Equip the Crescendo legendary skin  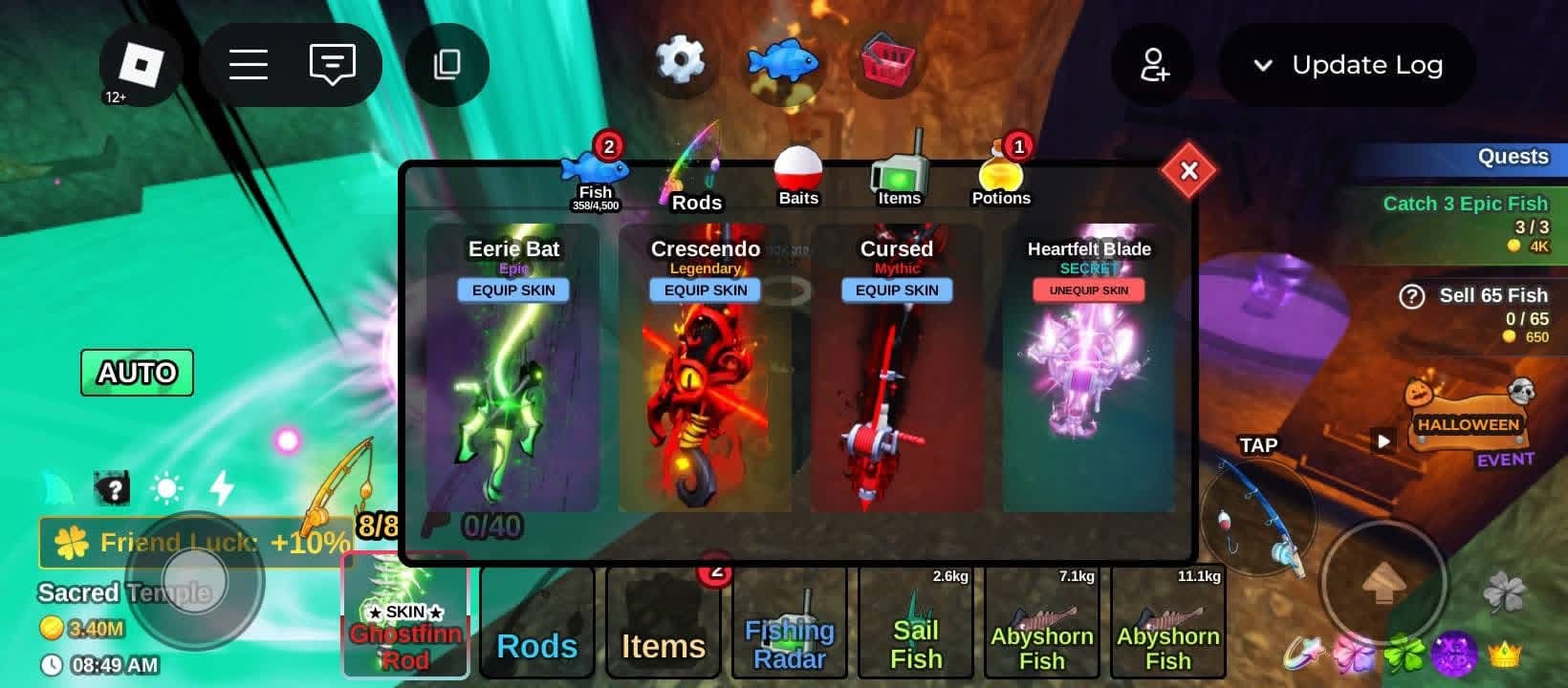point(706,290)
